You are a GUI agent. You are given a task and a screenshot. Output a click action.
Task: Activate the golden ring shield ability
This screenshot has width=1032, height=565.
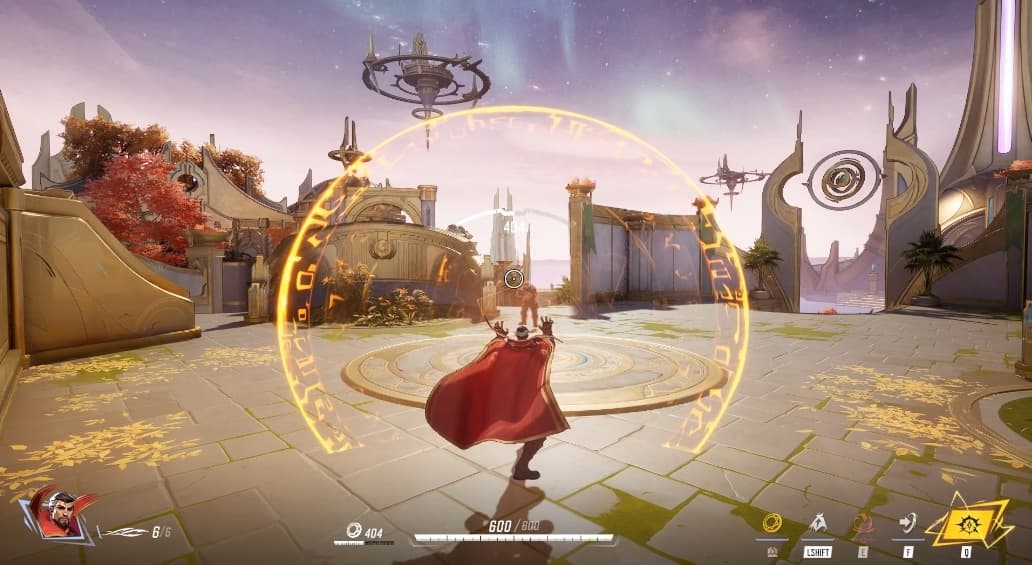point(772,522)
